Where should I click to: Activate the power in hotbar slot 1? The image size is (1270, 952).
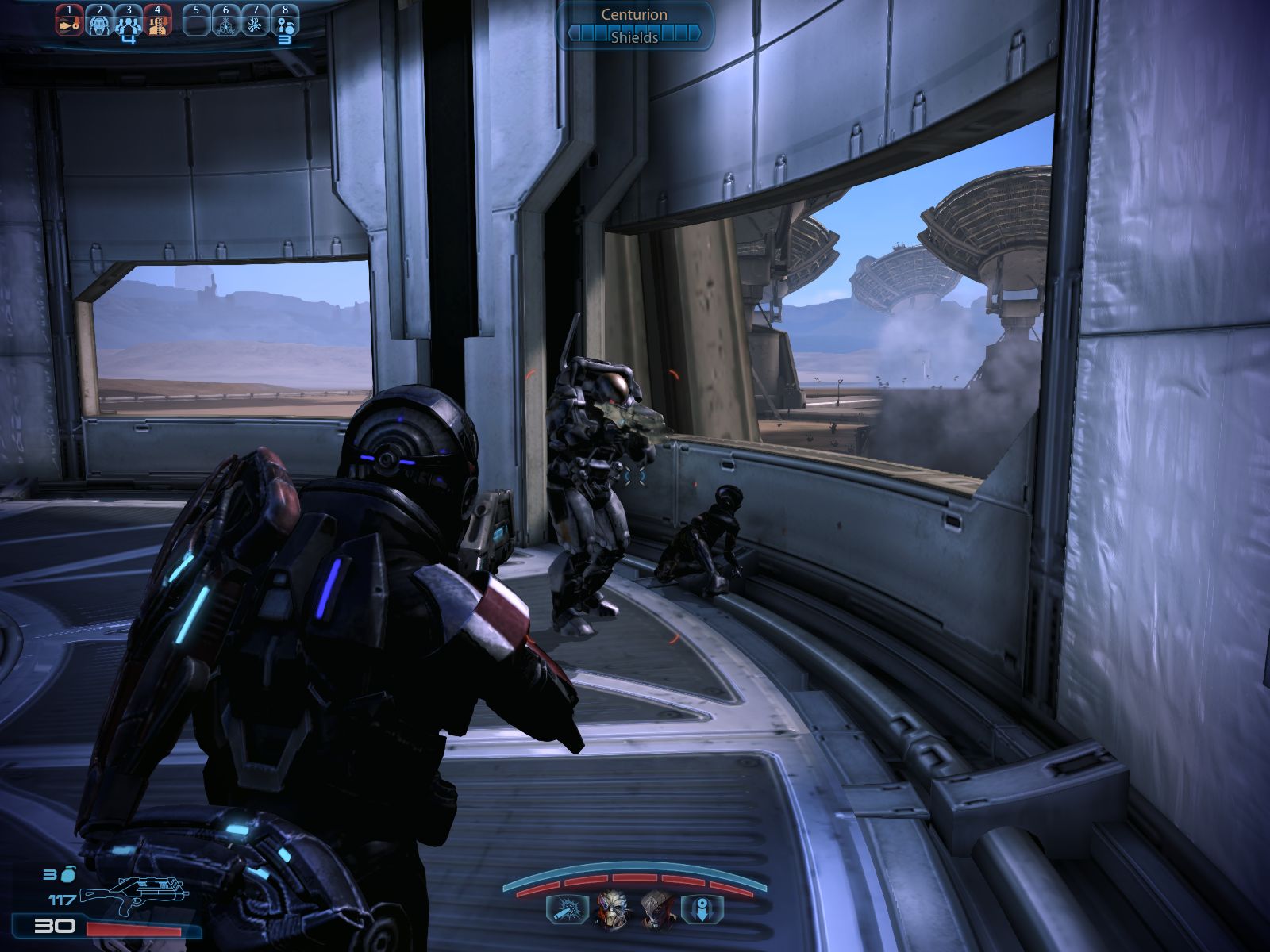[70, 21]
